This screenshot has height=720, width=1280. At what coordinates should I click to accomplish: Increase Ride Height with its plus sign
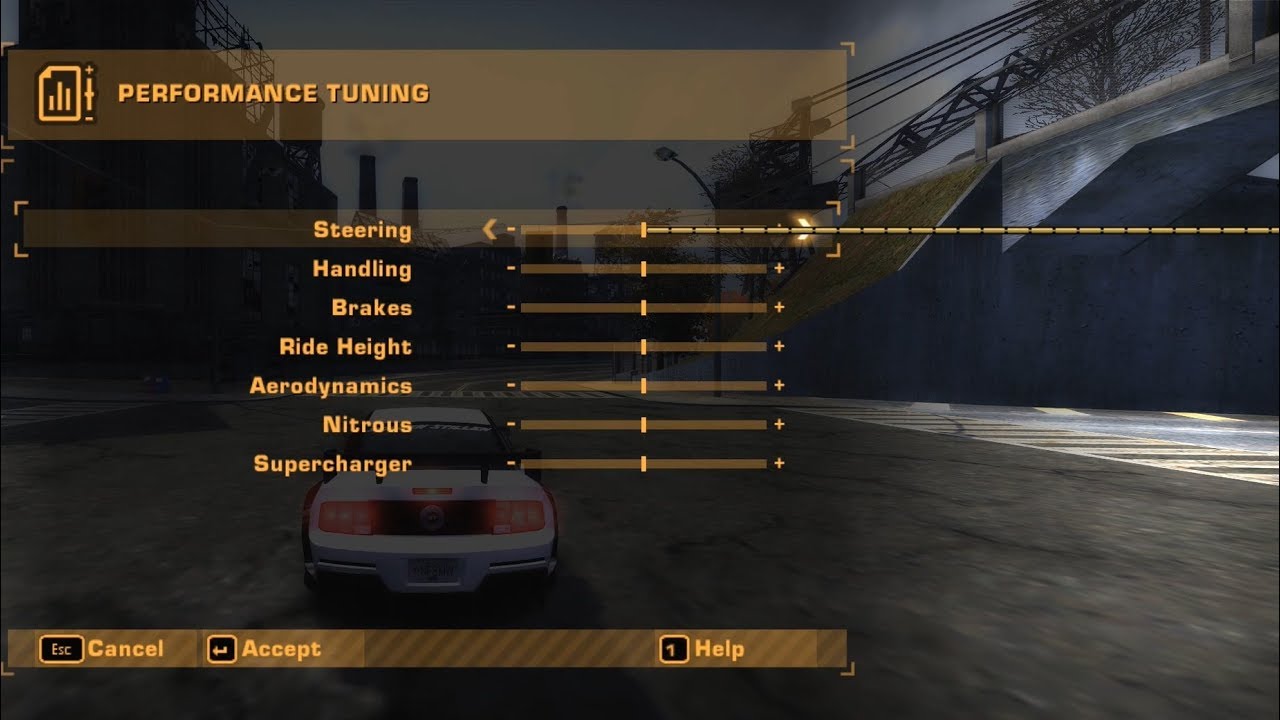[779, 347]
